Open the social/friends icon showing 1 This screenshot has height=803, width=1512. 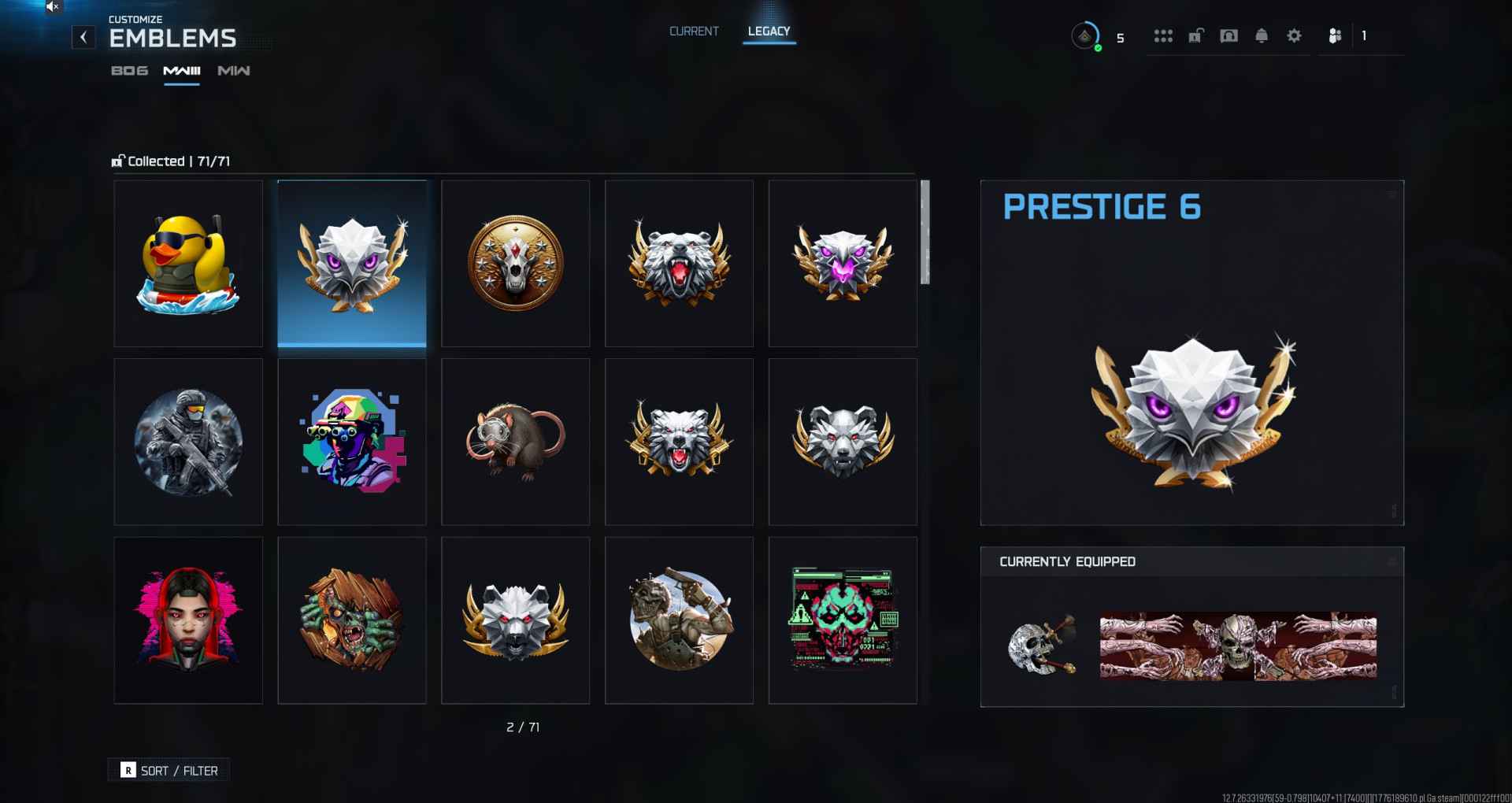tap(1335, 36)
